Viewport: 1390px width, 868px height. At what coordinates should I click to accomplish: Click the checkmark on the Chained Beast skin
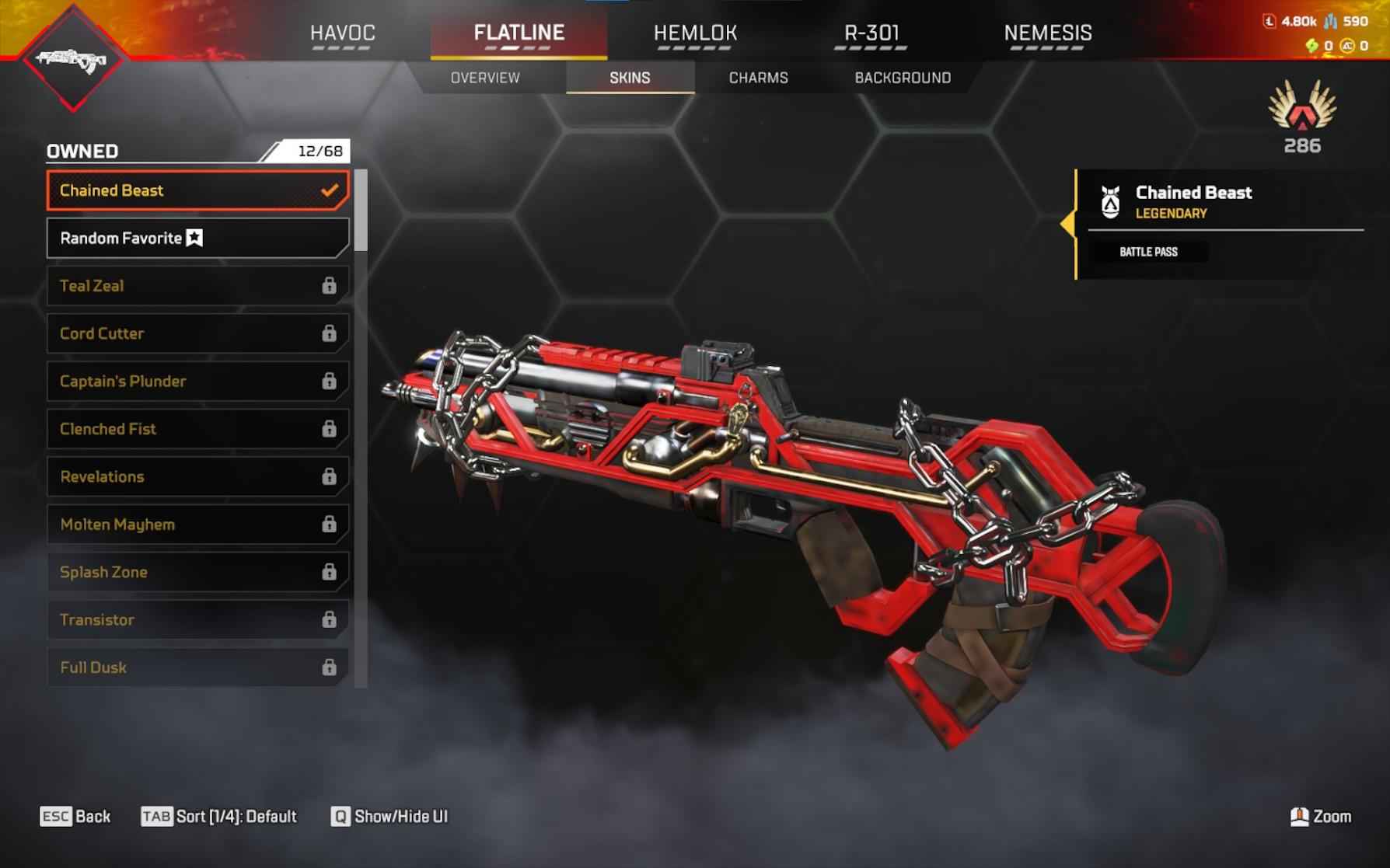point(330,189)
